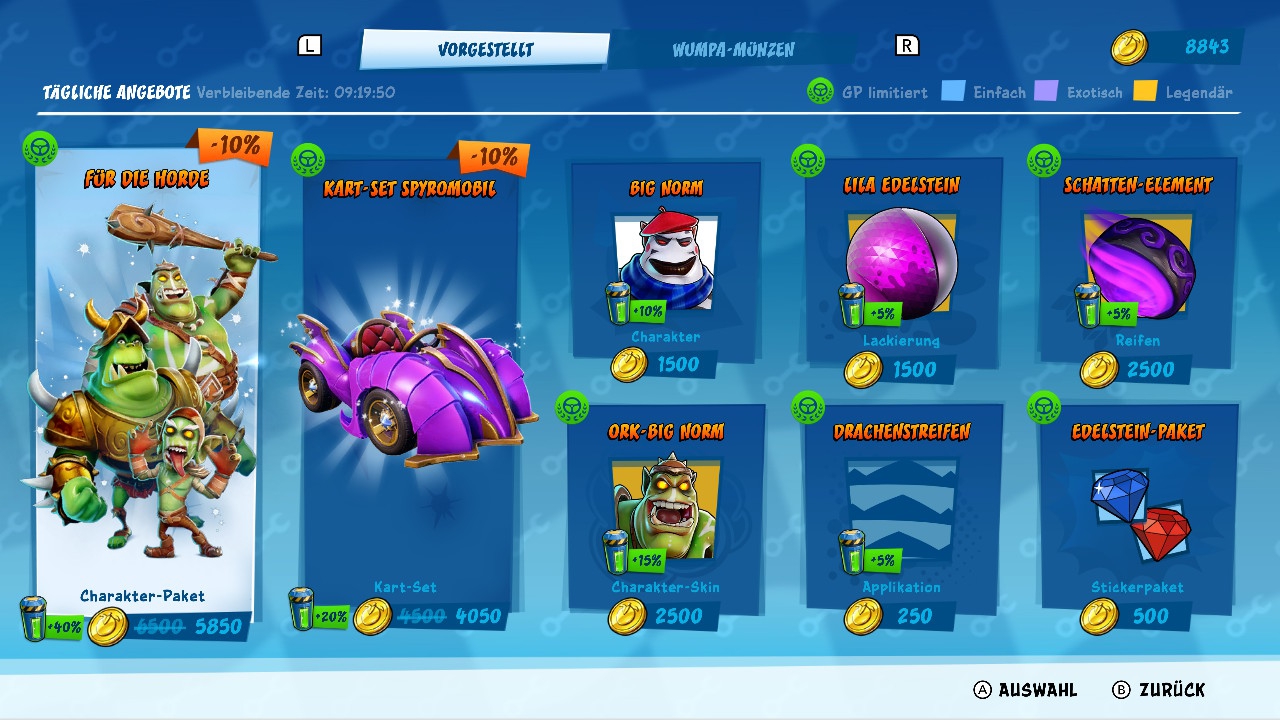1280x720 pixels.
Task: Select the Für die Horde character pack
Action: pos(147,390)
